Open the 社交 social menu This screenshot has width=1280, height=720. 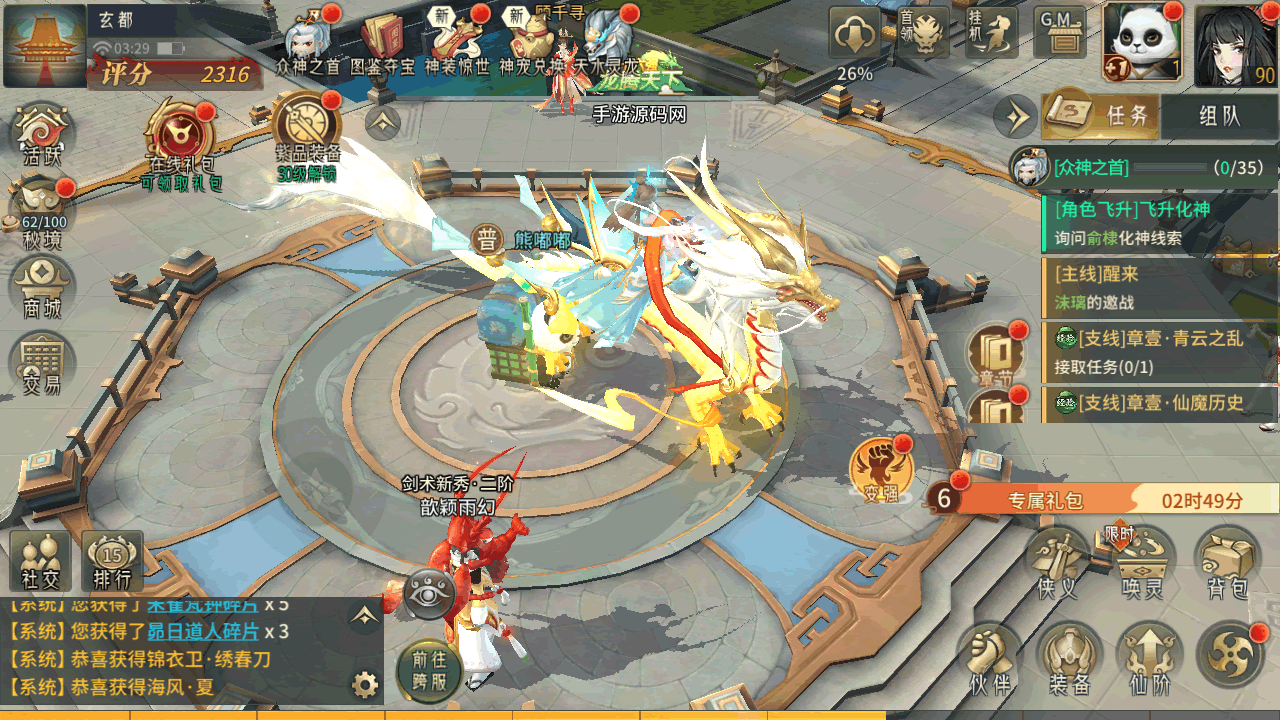tap(40, 560)
